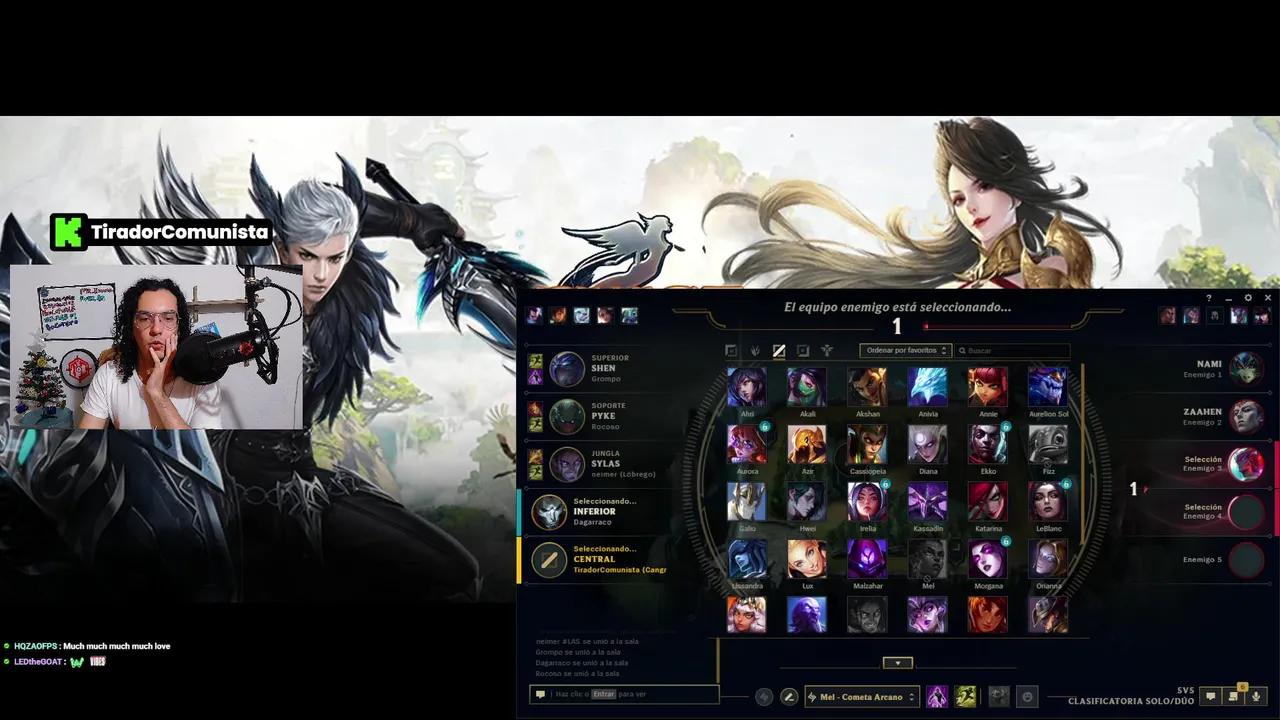Click the leftmost champion class filter icon

point(731,350)
